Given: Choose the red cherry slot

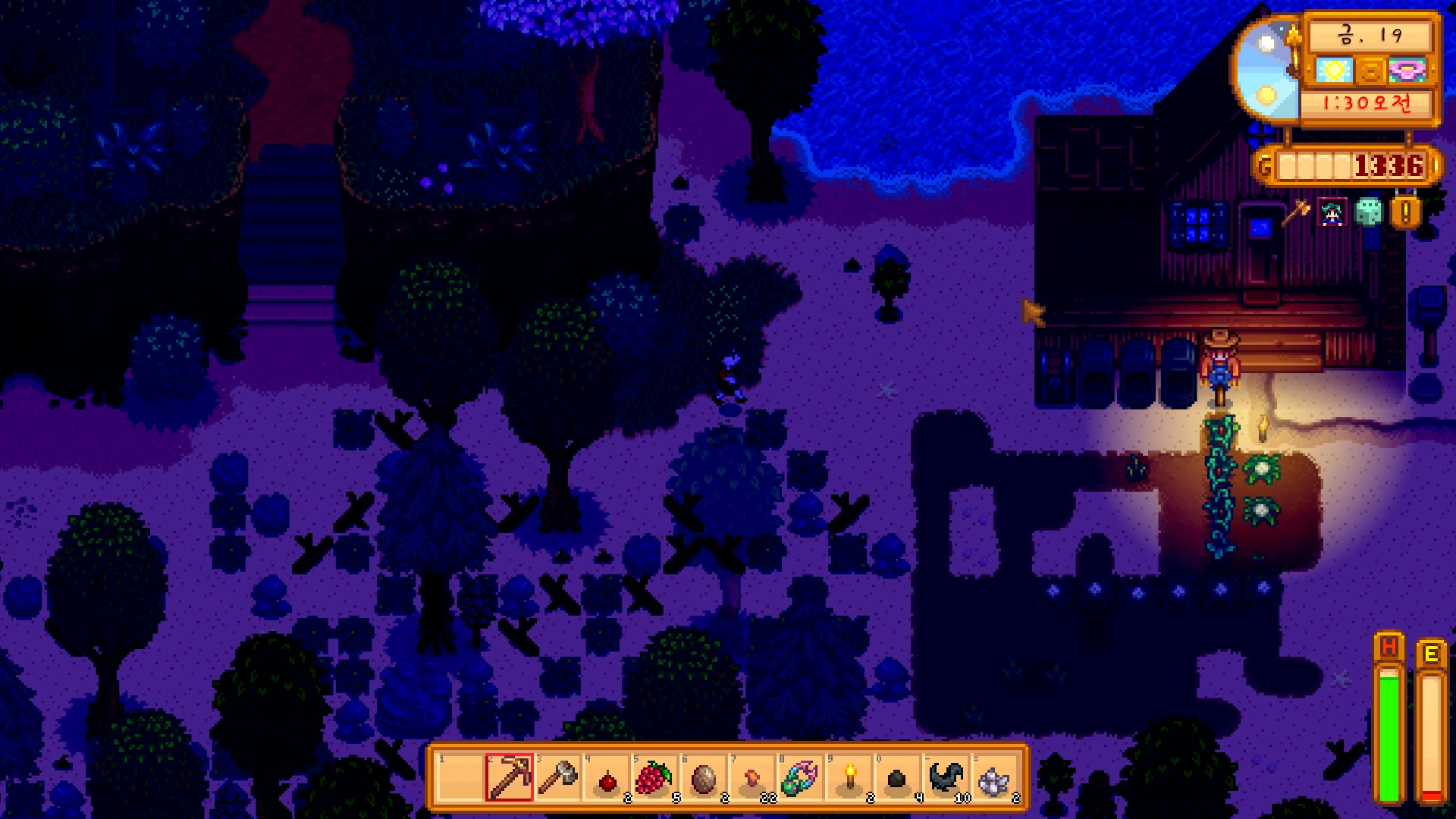Looking at the screenshot, I should tap(607, 779).
